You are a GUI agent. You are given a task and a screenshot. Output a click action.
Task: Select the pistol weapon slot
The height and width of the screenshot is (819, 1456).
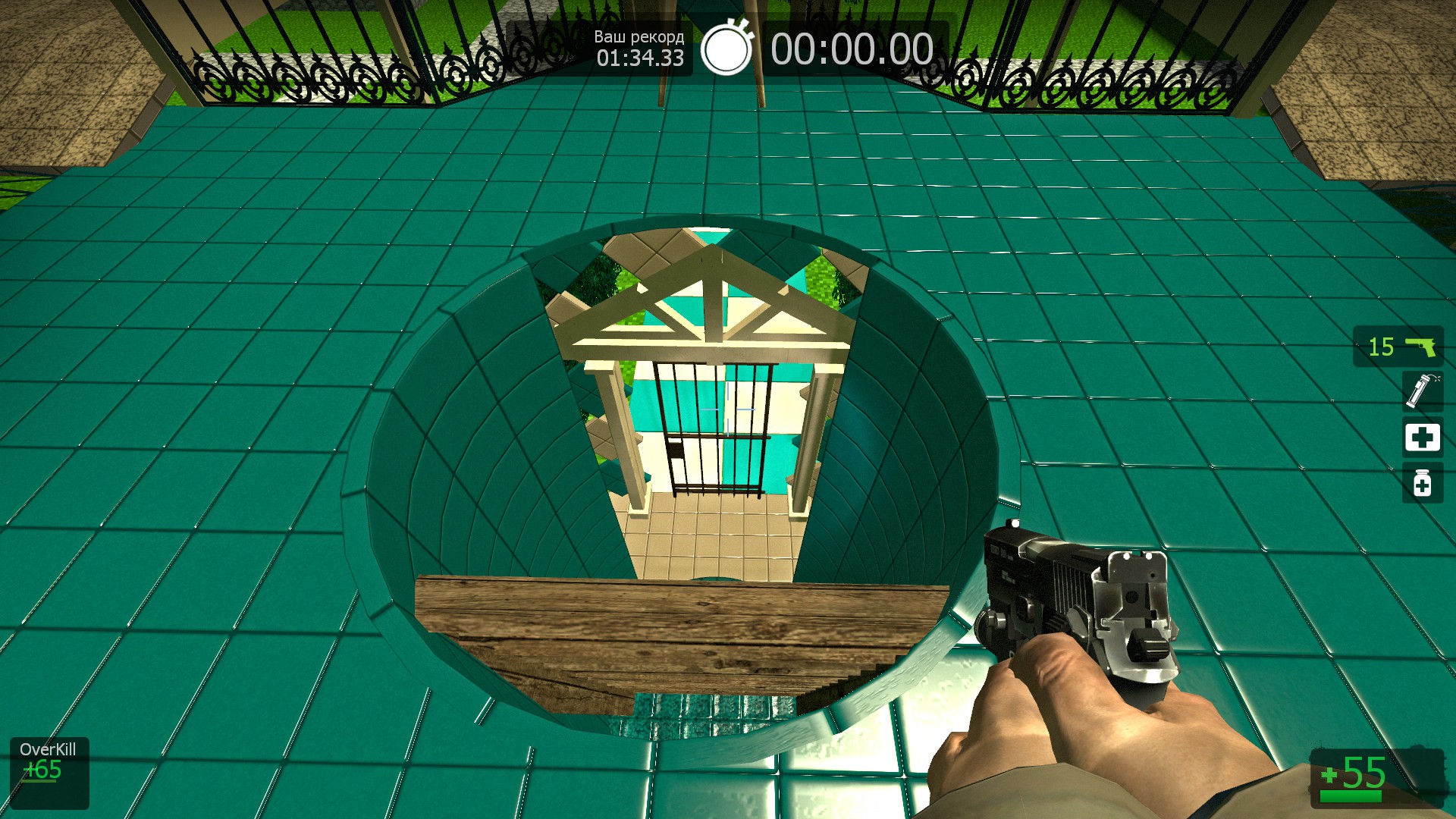pos(1399,347)
